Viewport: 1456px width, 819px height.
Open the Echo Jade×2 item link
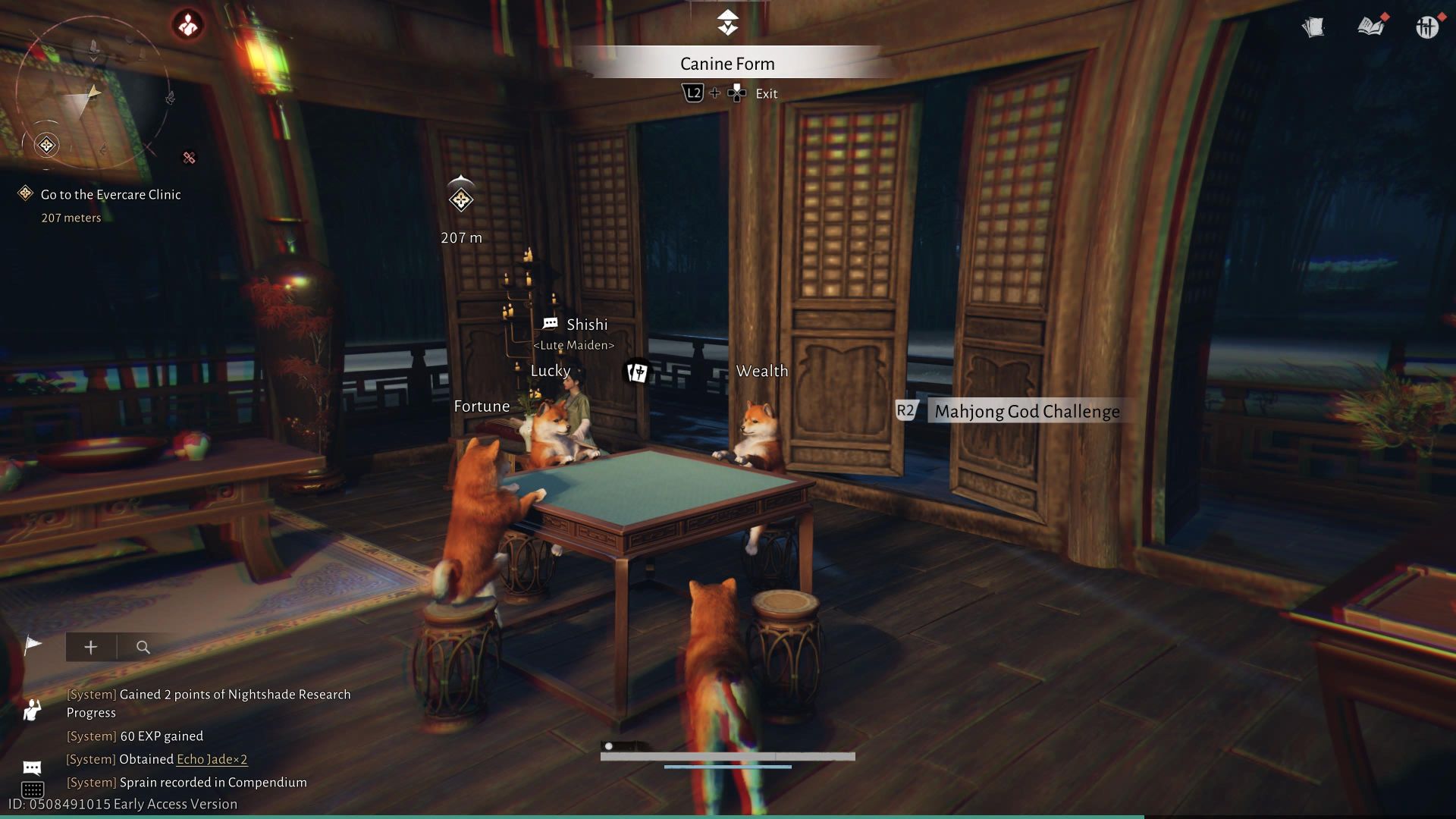(212, 759)
